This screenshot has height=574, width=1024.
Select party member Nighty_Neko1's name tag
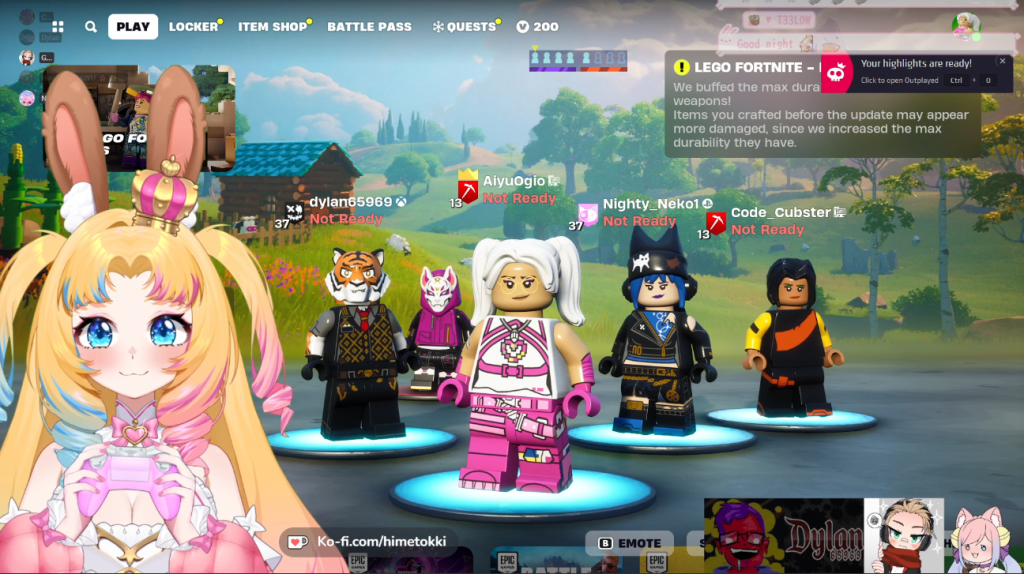click(650, 204)
